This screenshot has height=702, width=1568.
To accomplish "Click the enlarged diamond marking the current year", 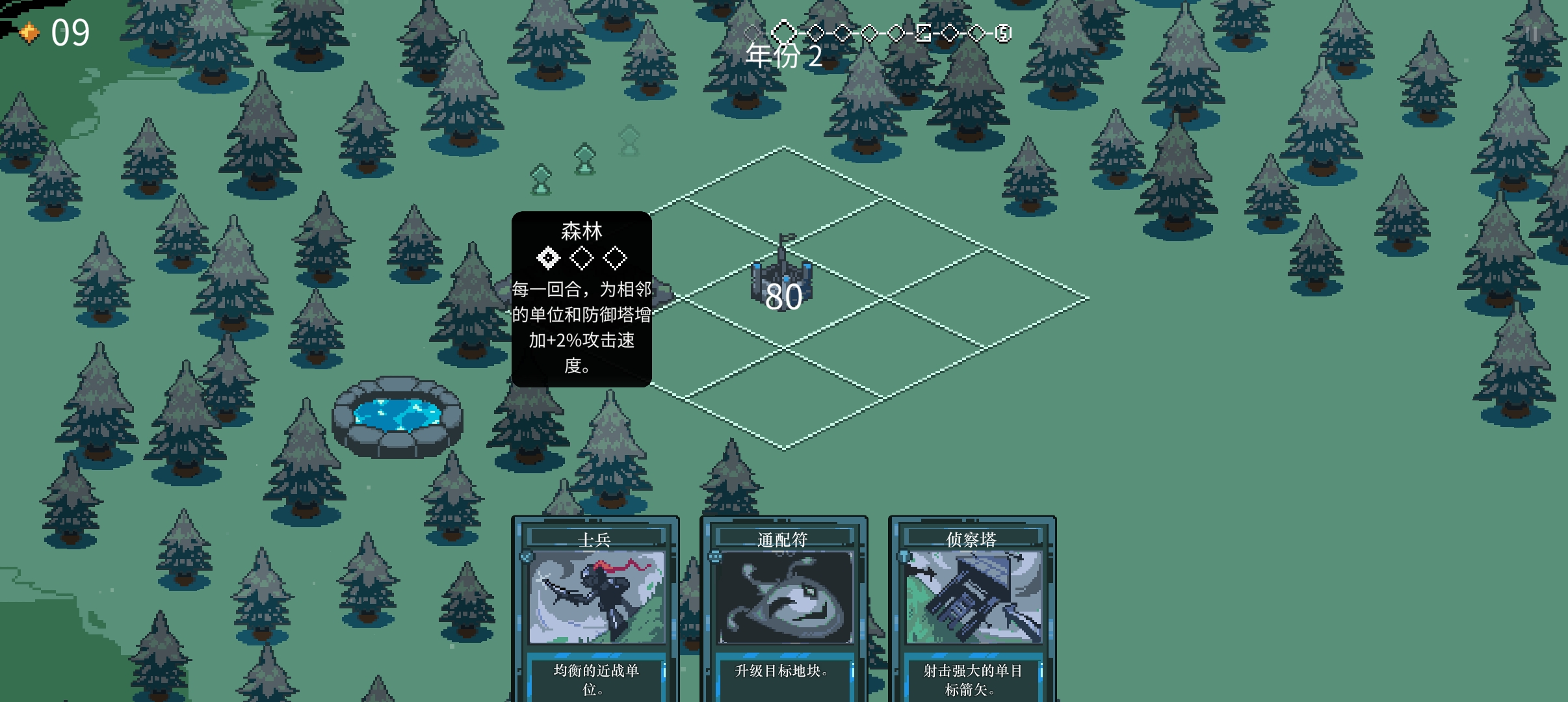I will tap(785, 32).
